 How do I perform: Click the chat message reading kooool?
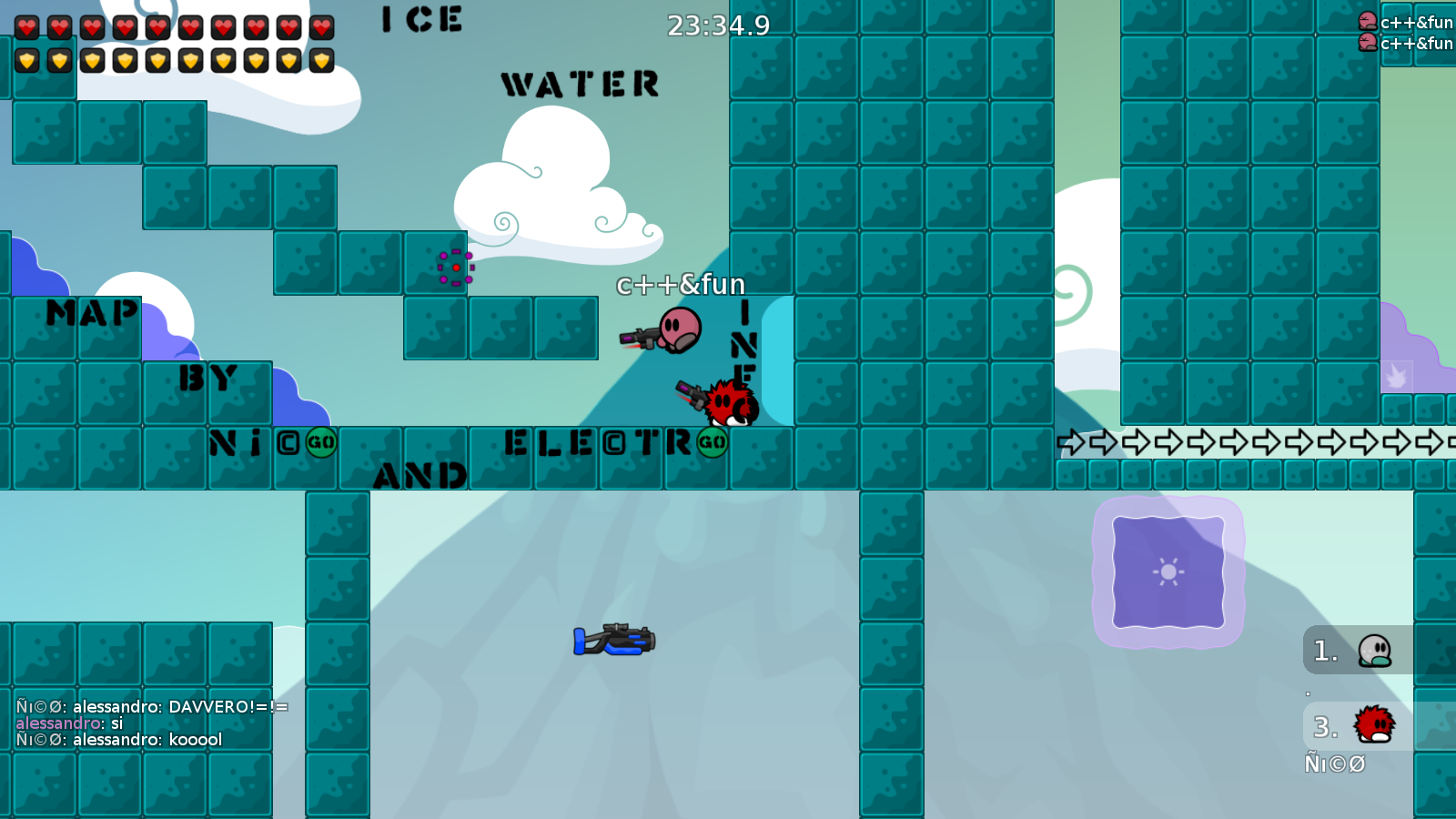click(196, 740)
